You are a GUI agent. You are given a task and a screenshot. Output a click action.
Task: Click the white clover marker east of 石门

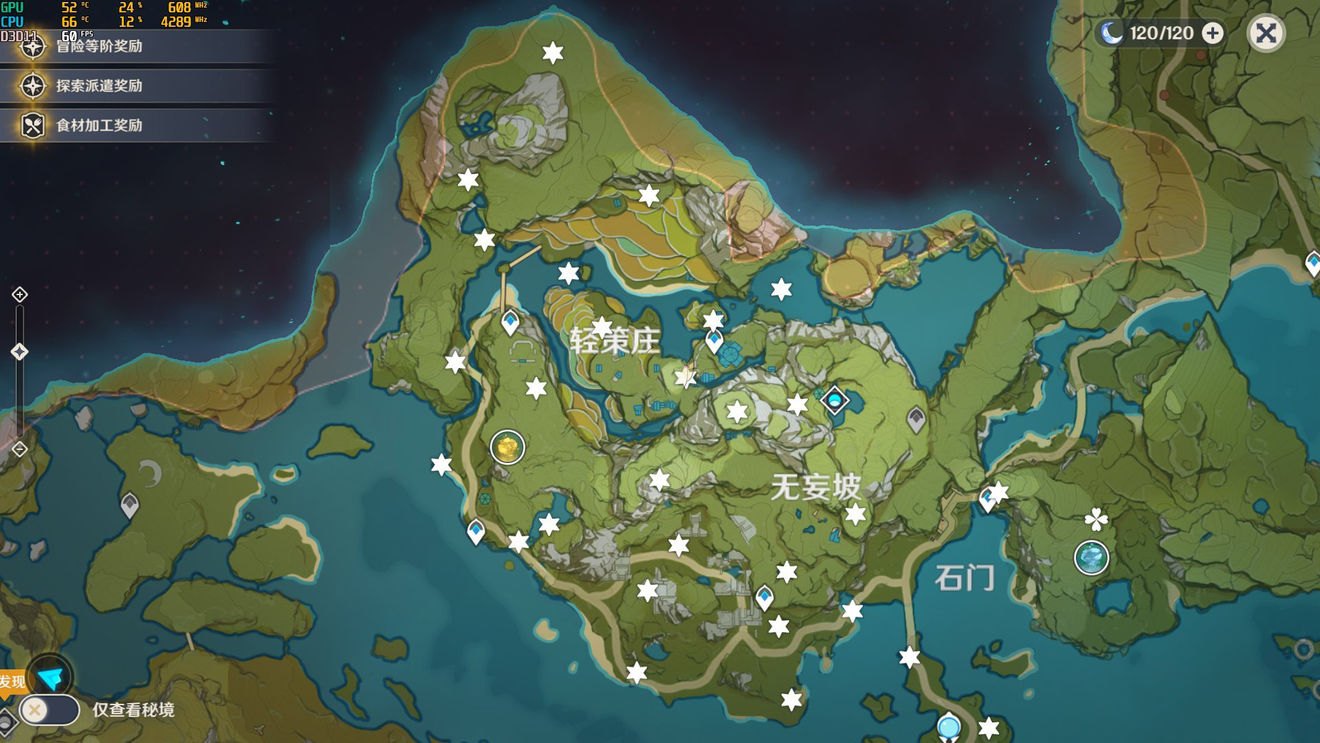click(1096, 519)
